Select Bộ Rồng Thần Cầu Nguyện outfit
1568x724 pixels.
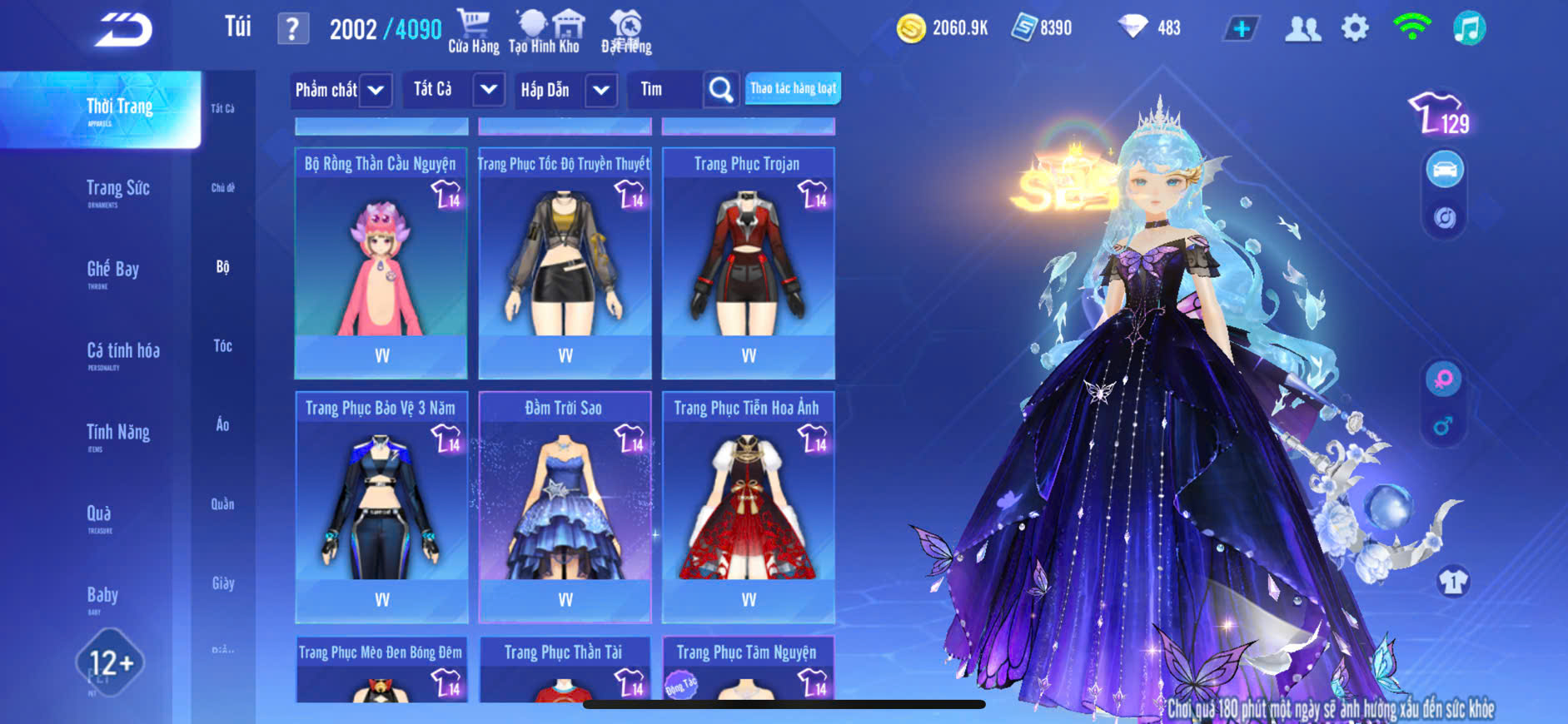[x=381, y=262]
